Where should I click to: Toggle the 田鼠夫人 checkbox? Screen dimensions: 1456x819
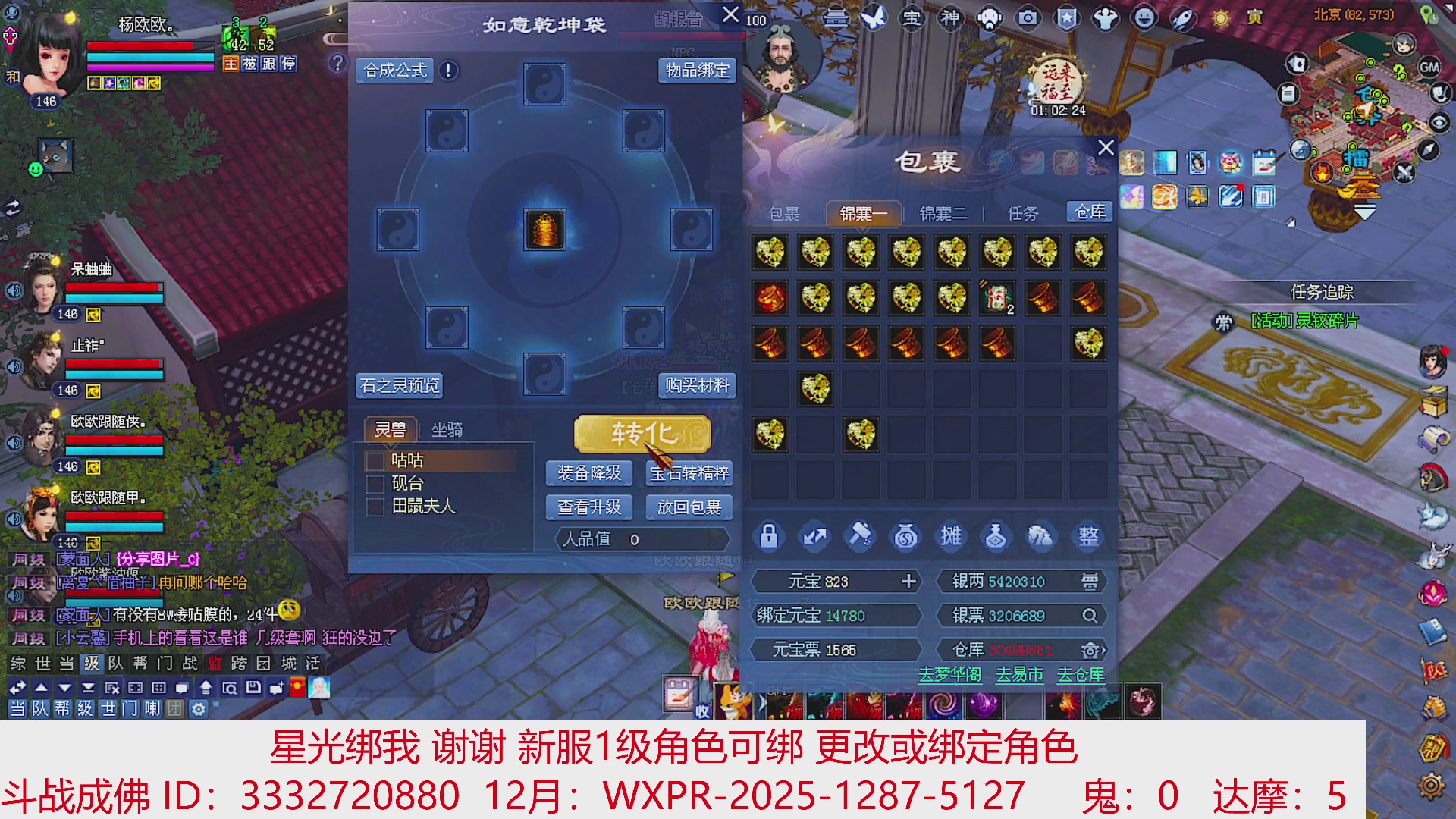(375, 506)
